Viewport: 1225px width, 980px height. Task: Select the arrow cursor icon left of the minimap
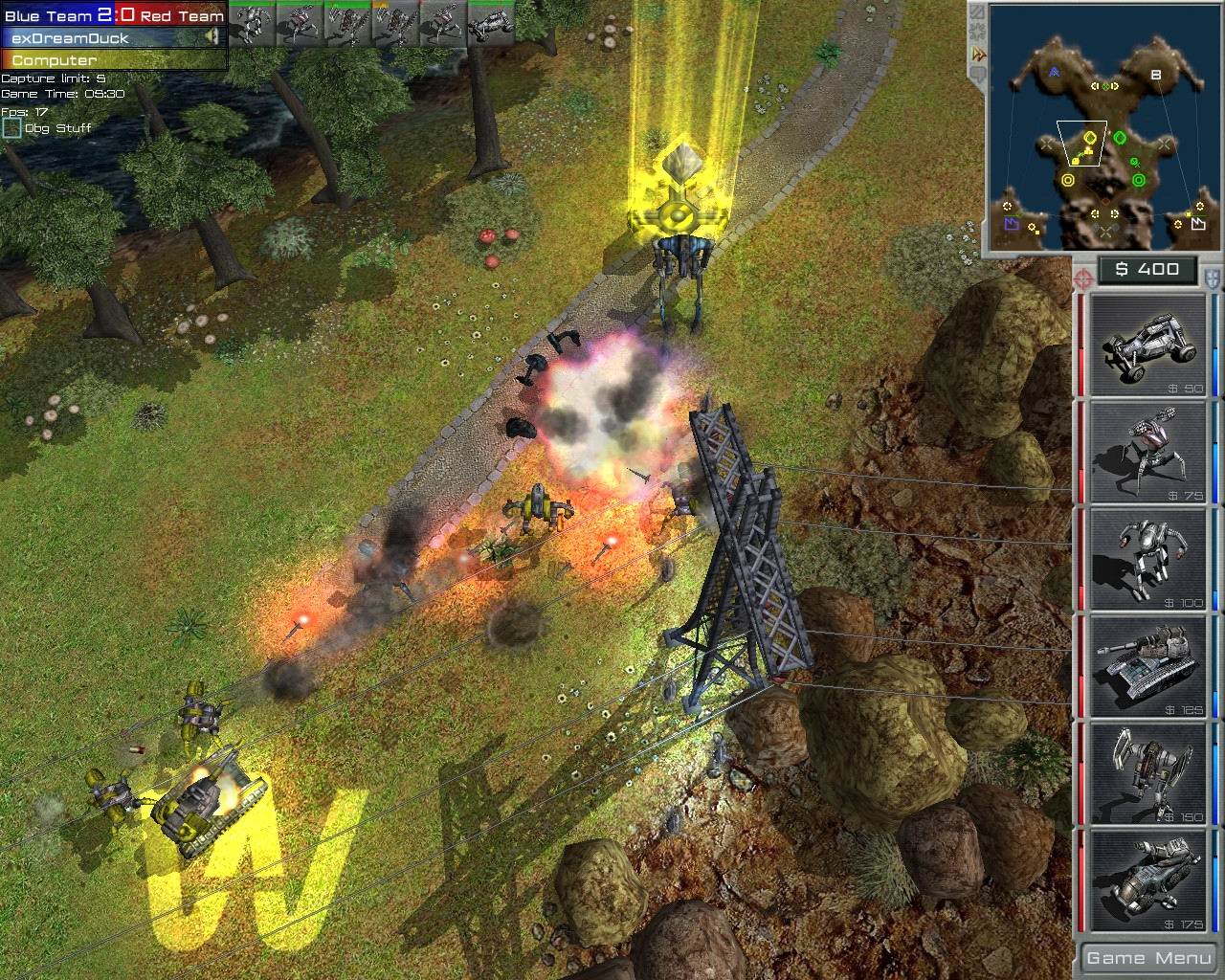(x=978, y=54)
